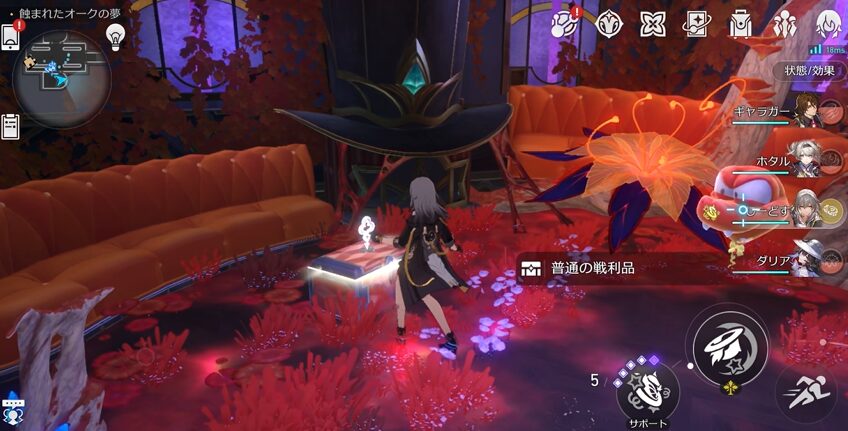
Task: Open the Warp star card icon
Action: tap(696, 23)
